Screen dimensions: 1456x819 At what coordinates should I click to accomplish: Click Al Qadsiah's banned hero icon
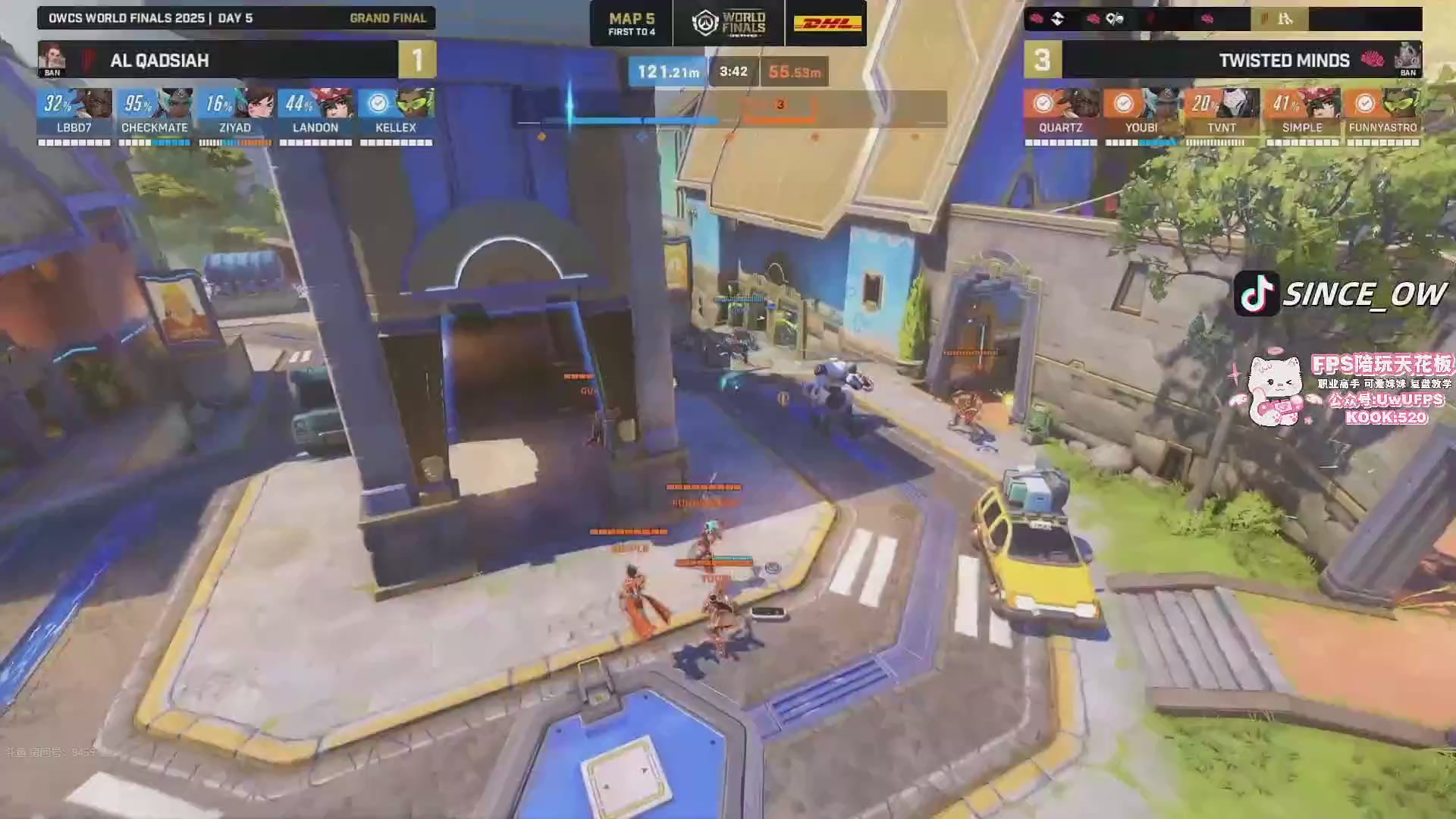(x=52, y=59)
